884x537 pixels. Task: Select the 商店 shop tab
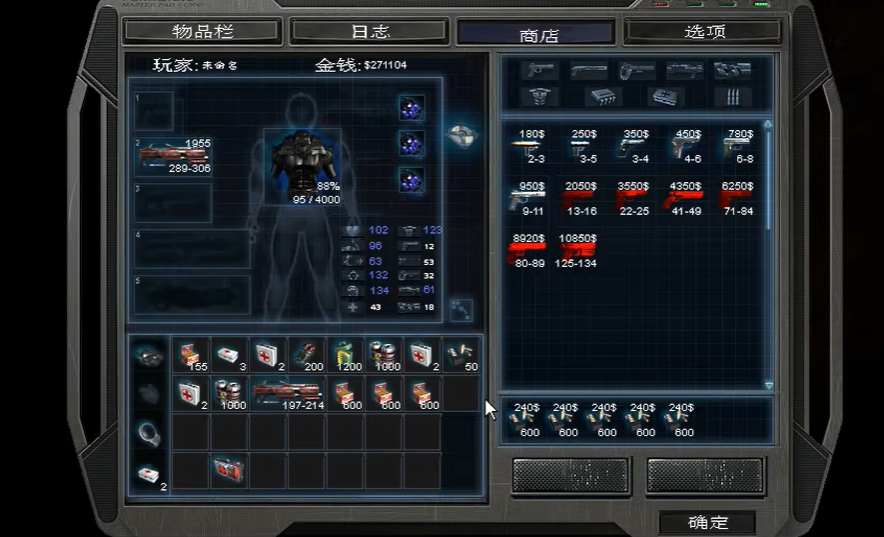[x=536, y=33]
